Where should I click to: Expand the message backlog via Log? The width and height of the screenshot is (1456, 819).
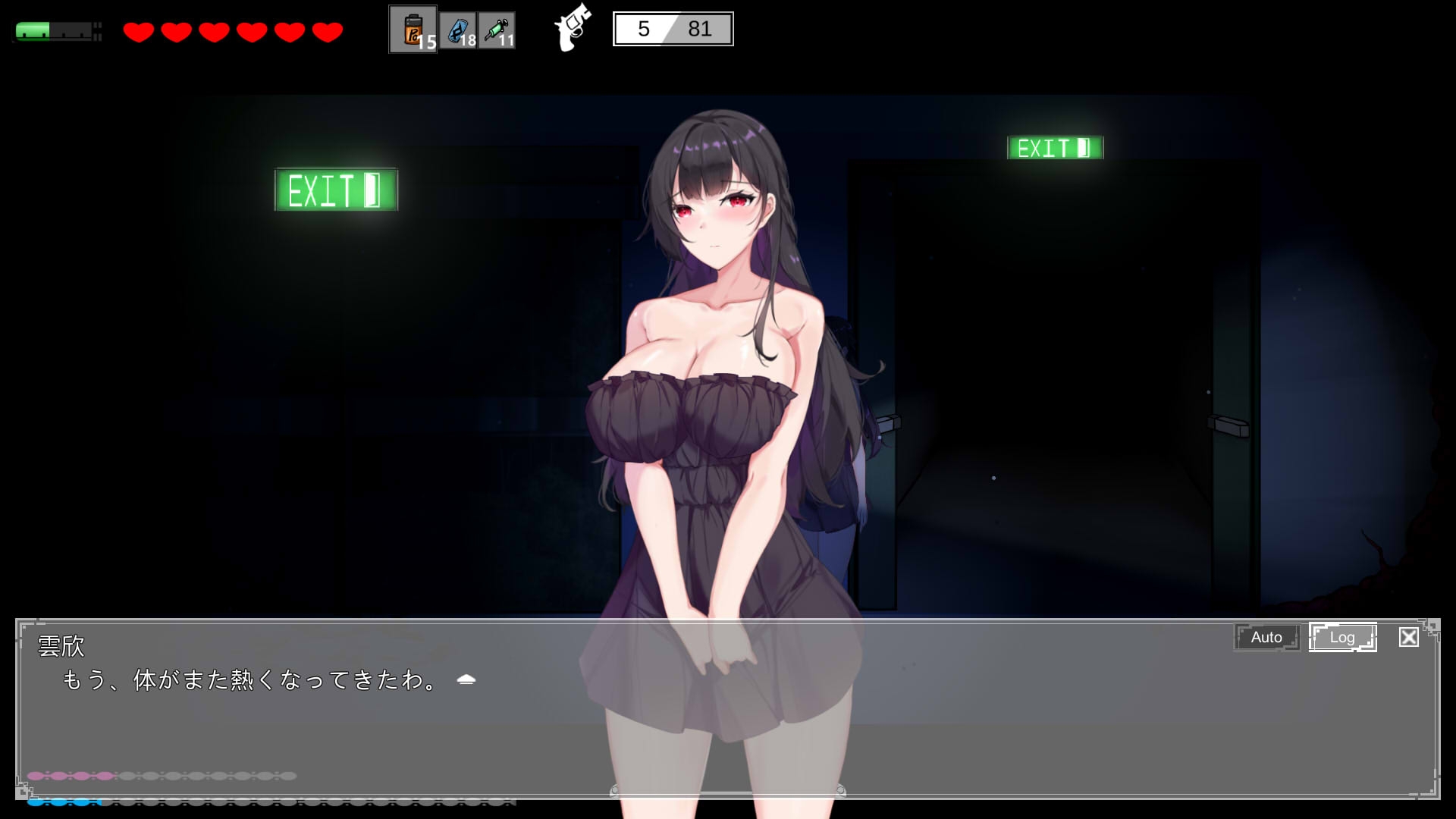[x=1343, y=638]
